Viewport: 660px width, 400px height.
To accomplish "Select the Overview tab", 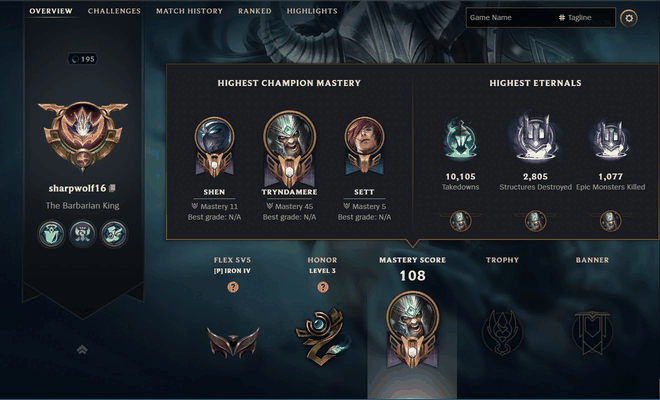I will click(x=50, y=11).
